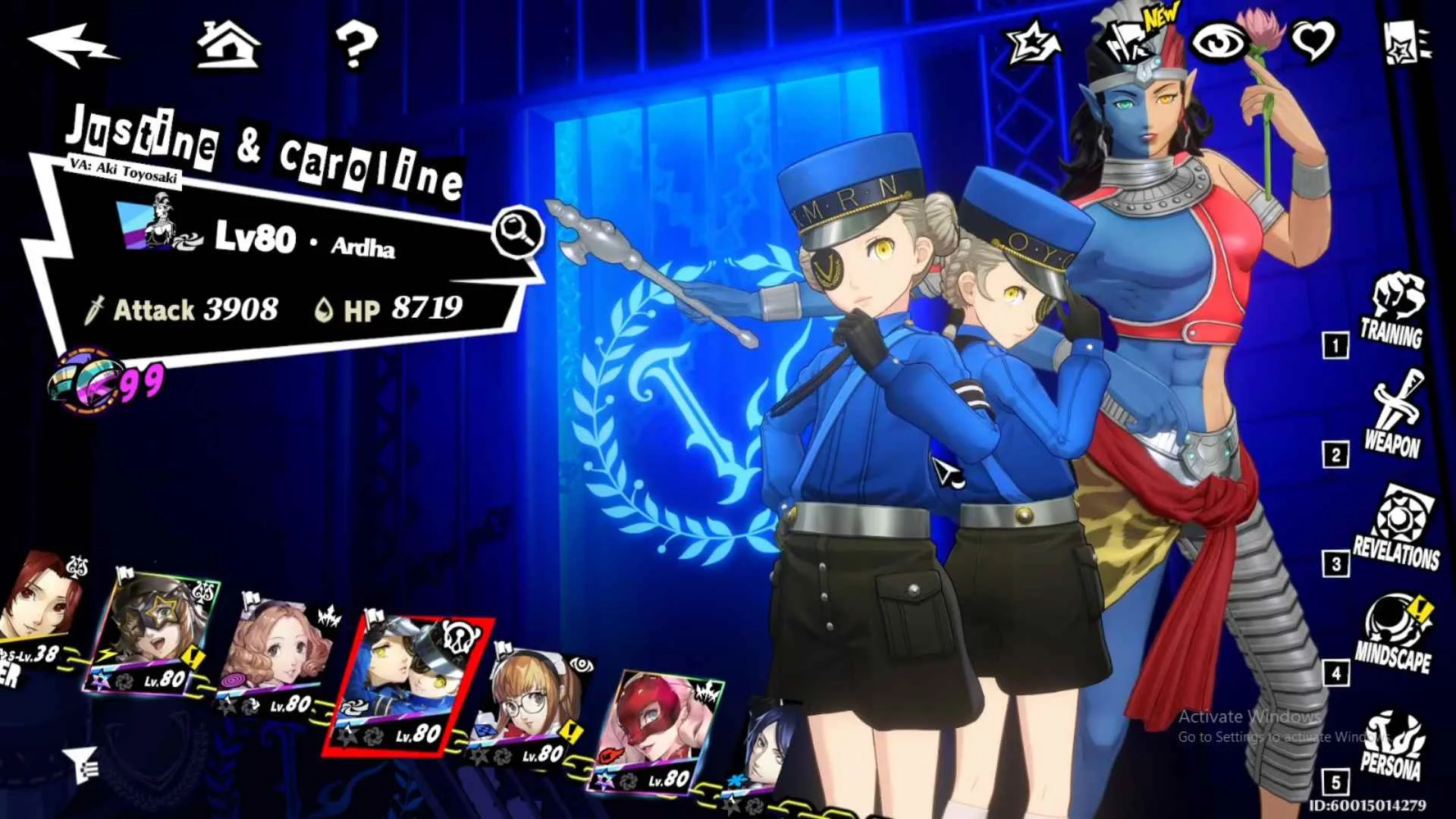Inspect character details with magnifier icon
This screenshot has height=819, width=1456.
pos(518,231)
